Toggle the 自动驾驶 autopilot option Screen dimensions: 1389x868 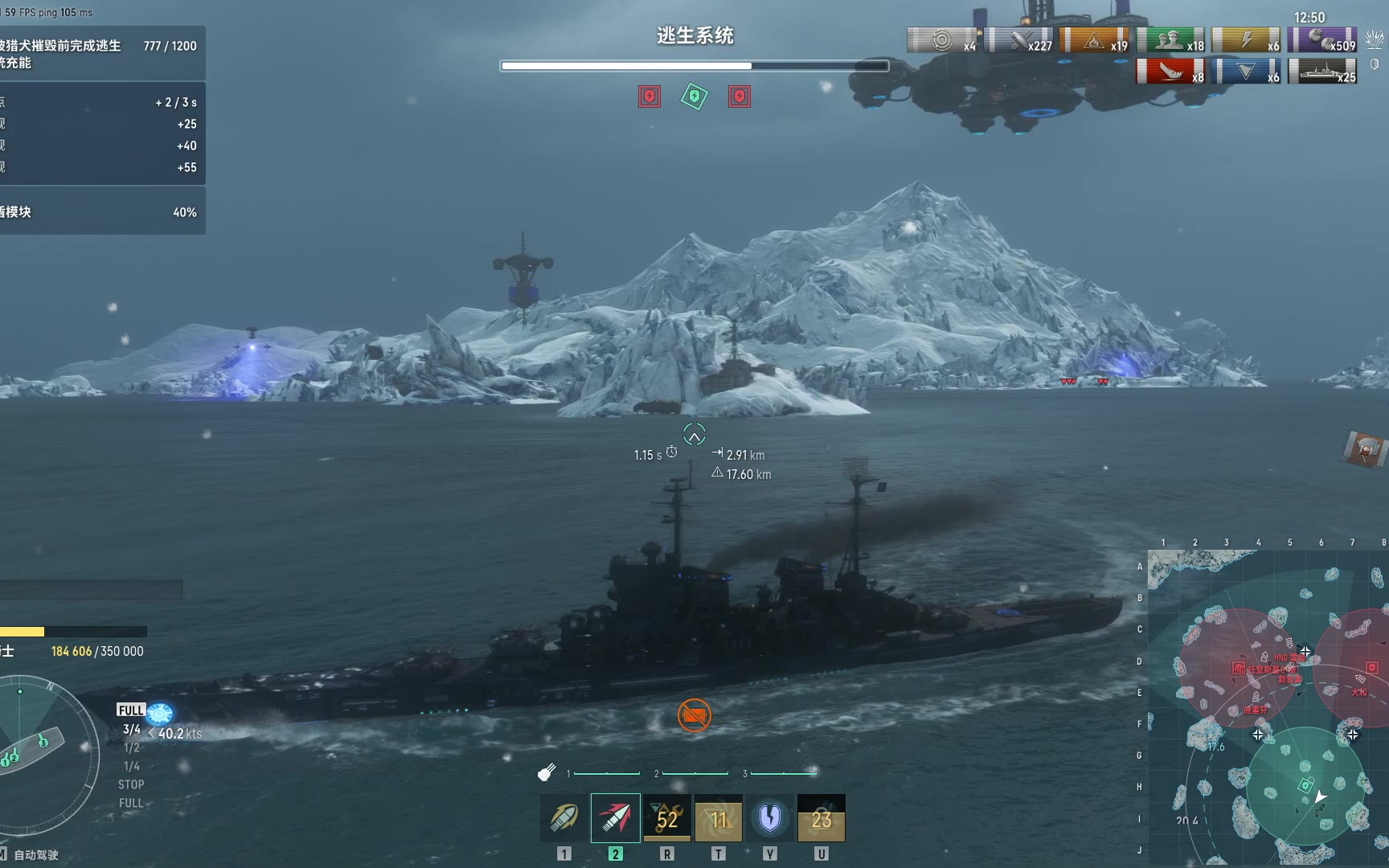point(35,855)
